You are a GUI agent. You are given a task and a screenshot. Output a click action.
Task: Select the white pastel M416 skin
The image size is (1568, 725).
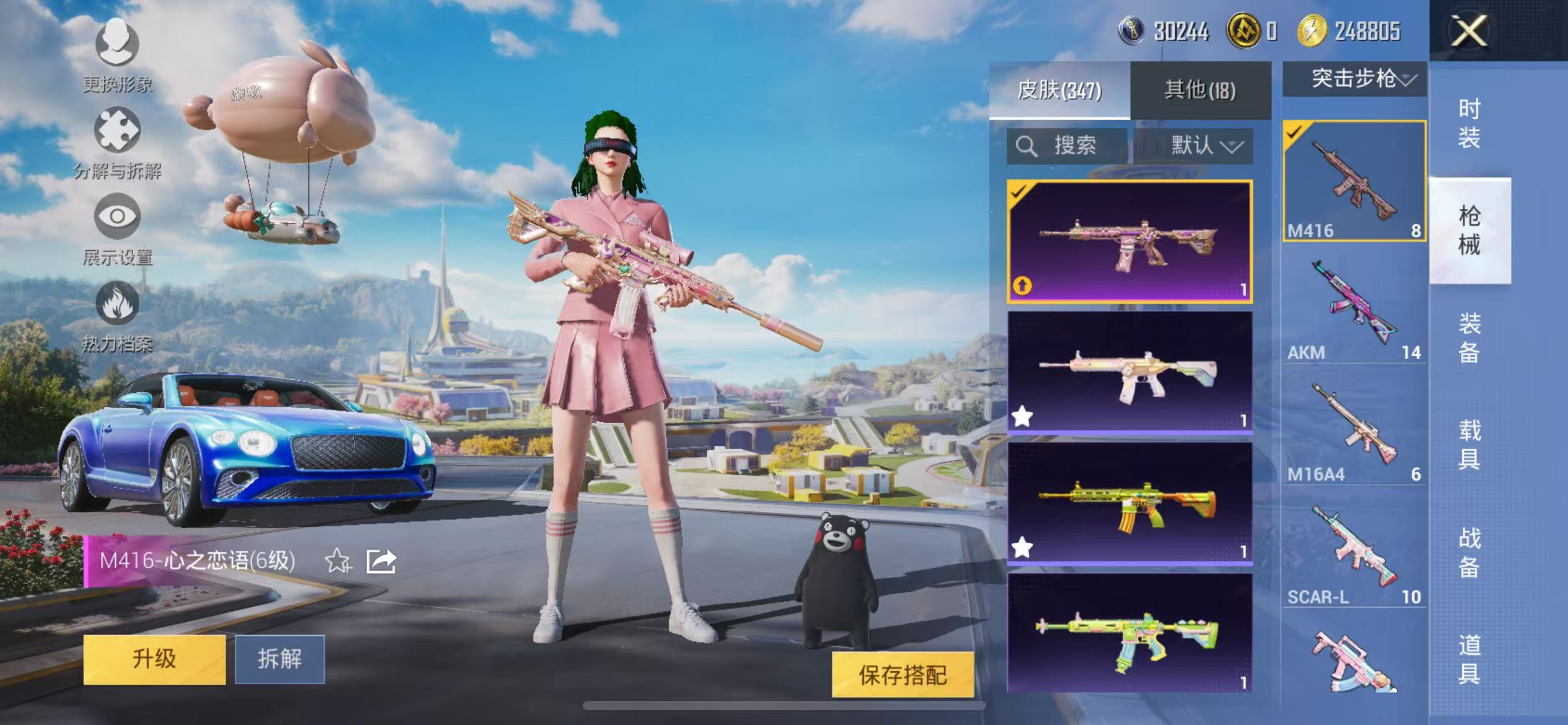[x=1129, y=372]
